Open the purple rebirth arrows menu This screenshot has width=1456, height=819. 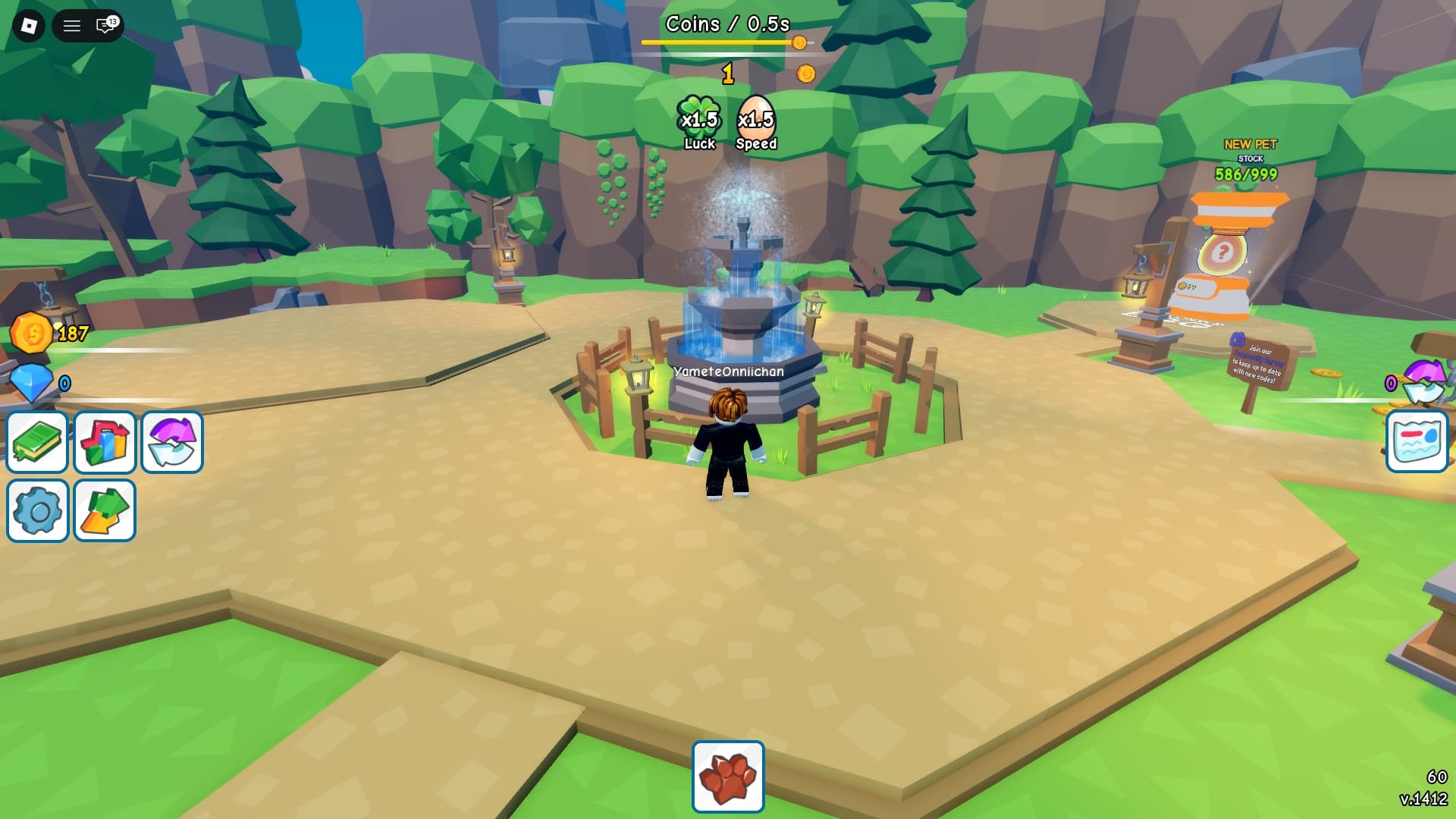[x=172, y=442]
